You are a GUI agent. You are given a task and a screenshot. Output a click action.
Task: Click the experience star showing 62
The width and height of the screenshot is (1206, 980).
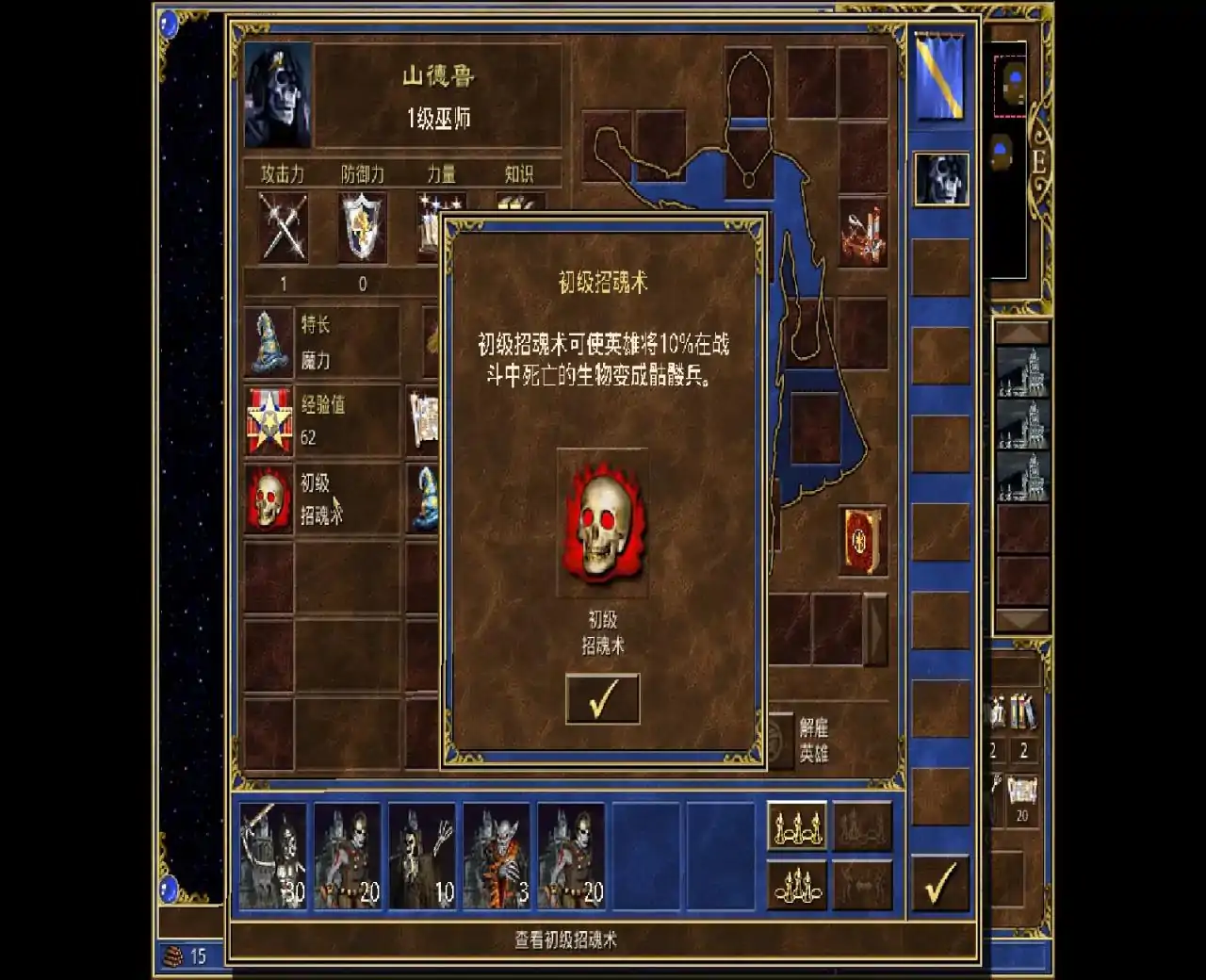[x=269, y=419]
